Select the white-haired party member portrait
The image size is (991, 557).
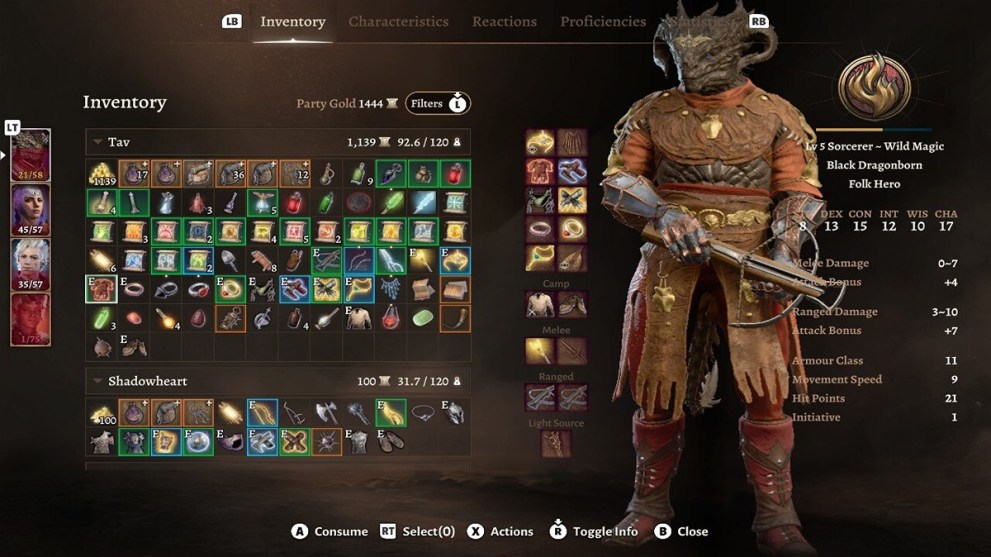[30, 265]
